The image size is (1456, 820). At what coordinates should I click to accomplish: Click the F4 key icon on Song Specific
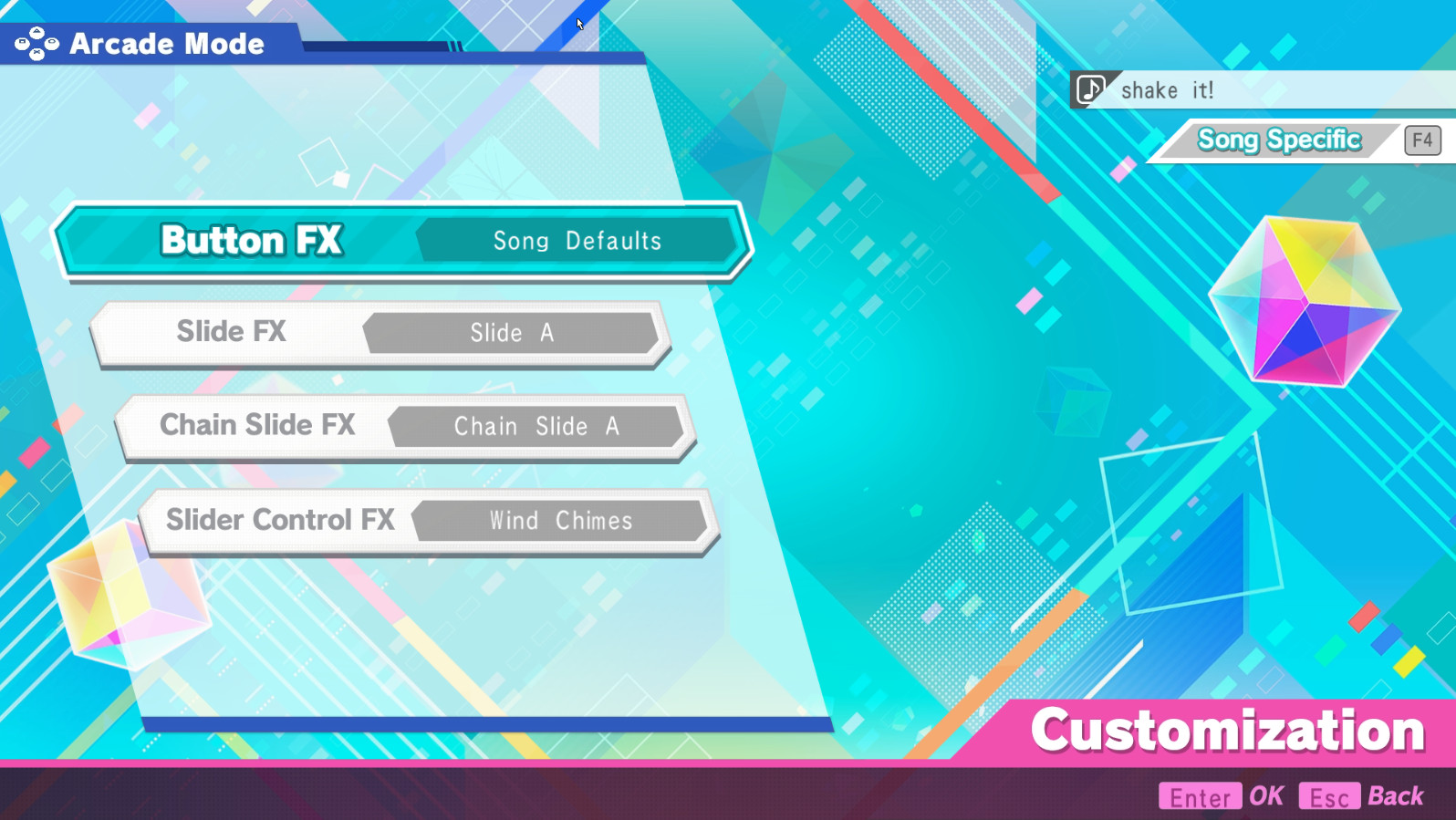[1420, 140]
